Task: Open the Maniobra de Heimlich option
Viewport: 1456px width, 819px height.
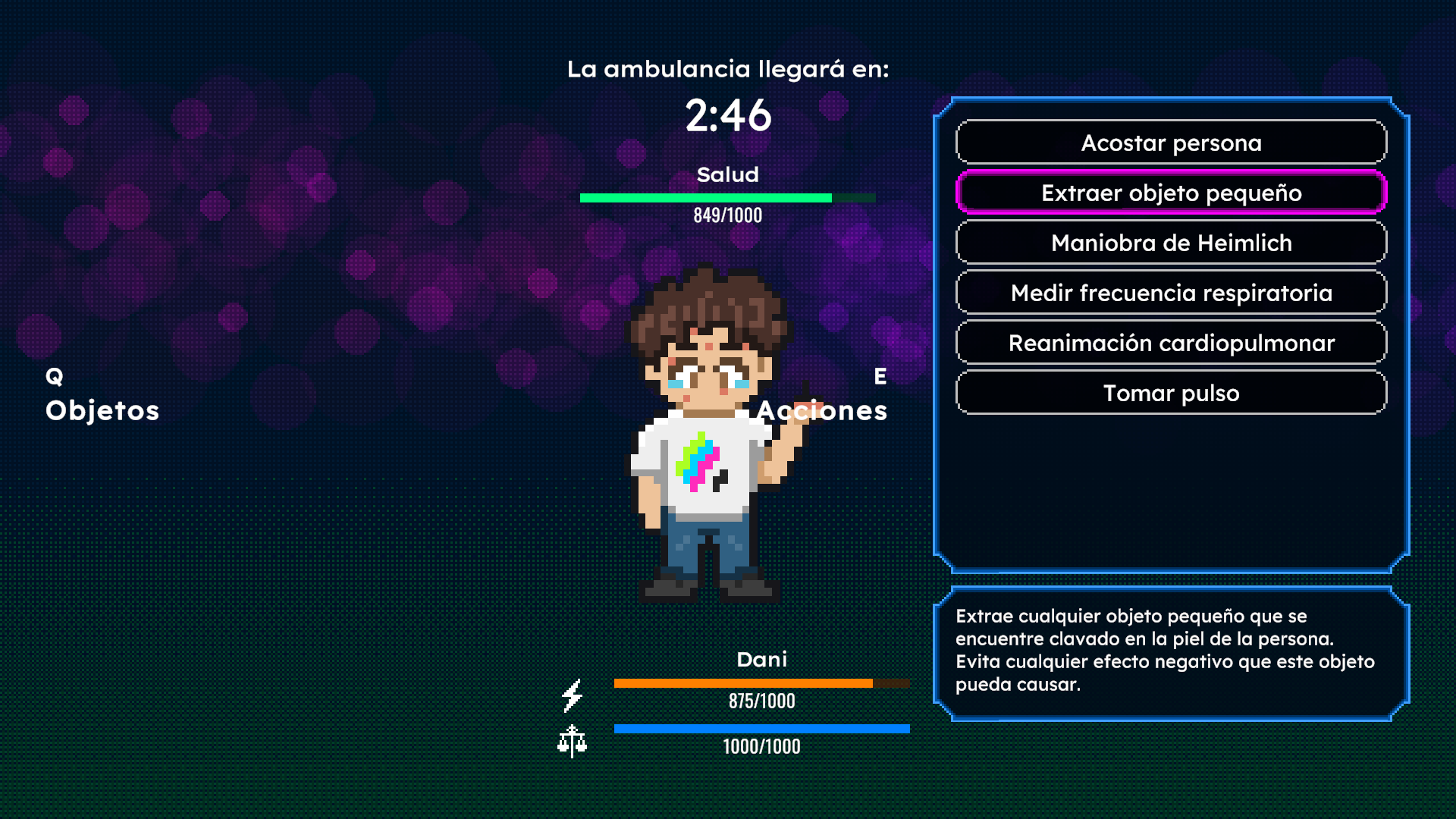Action: click(1171, 243)
